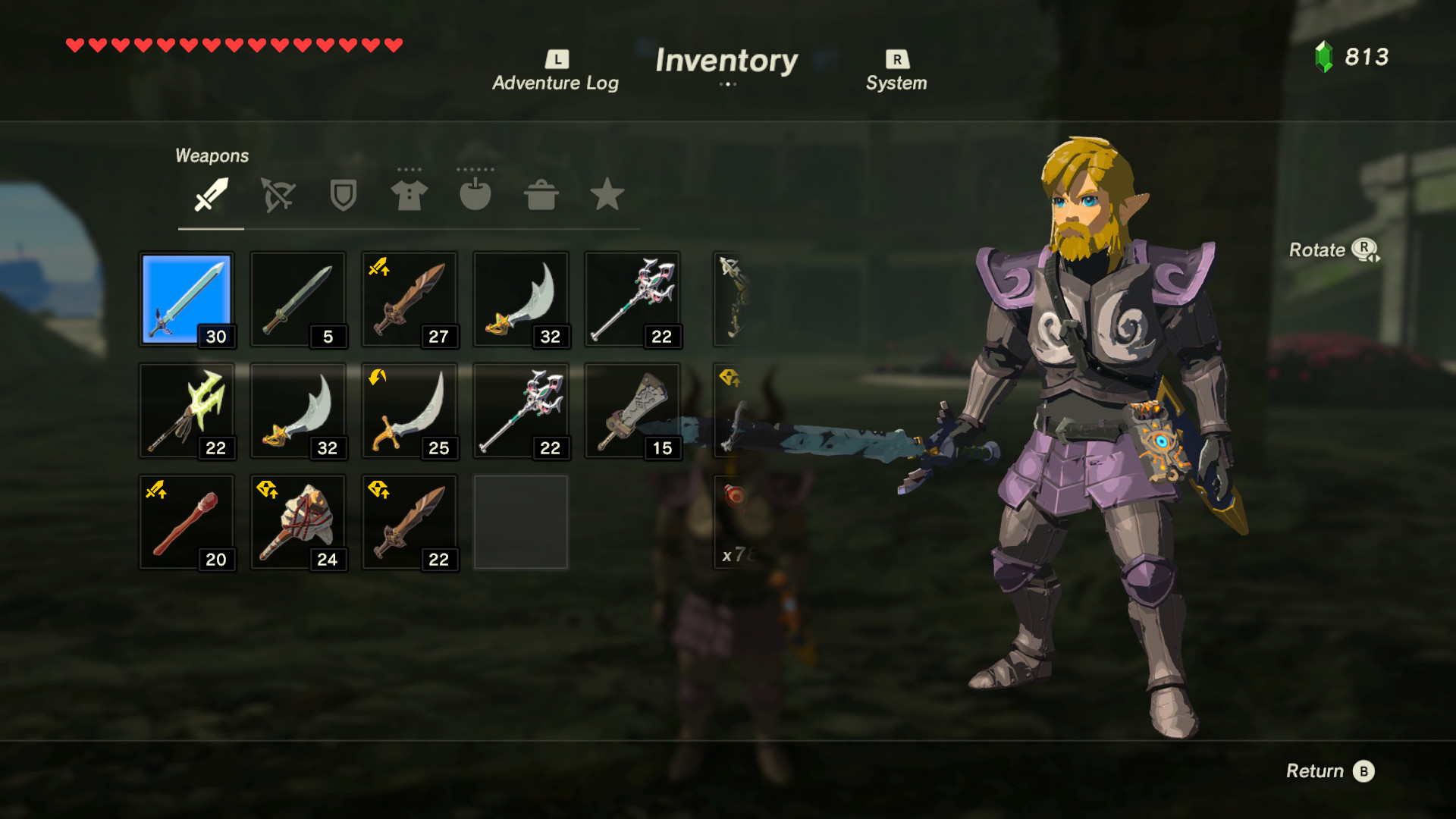
Task: Switch to the Inventory tab
Action: pos(727,61)
